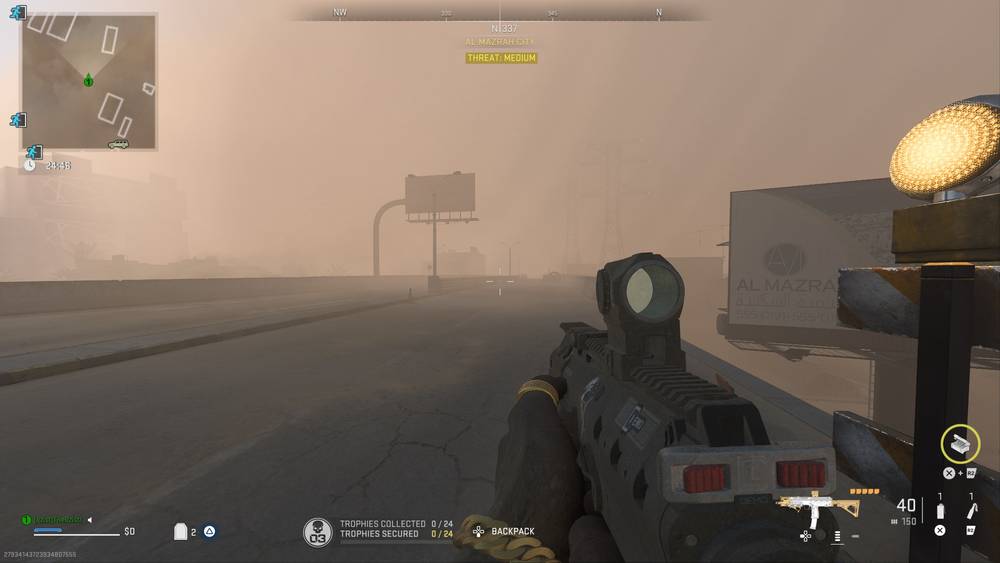Select the green player marker on minimap
The height and width of the screenshot is (563, 1000).
click(x=88, y=80)
